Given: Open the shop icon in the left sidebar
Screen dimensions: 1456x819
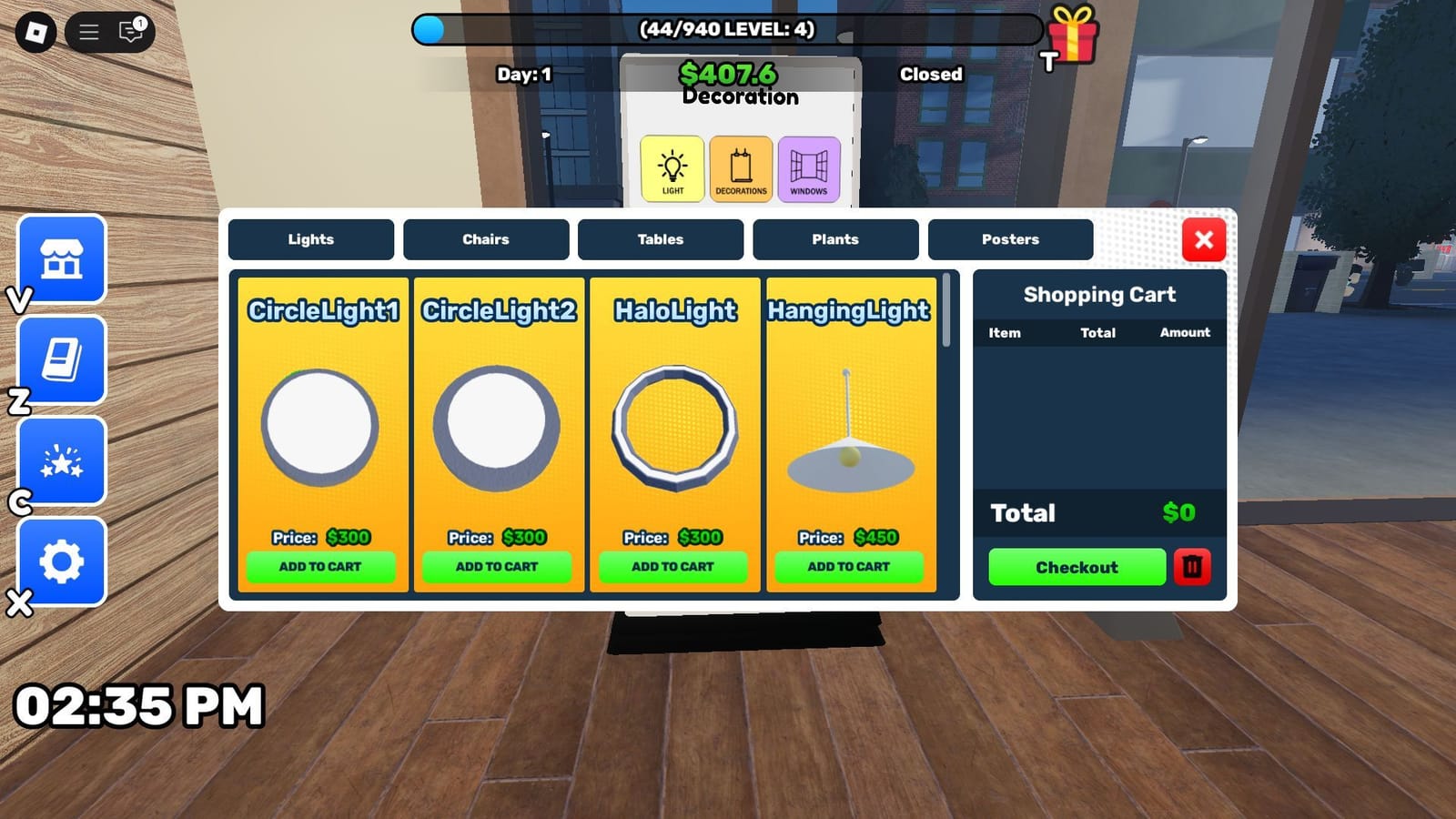Looking at the screenshot, I should (61, 261).
